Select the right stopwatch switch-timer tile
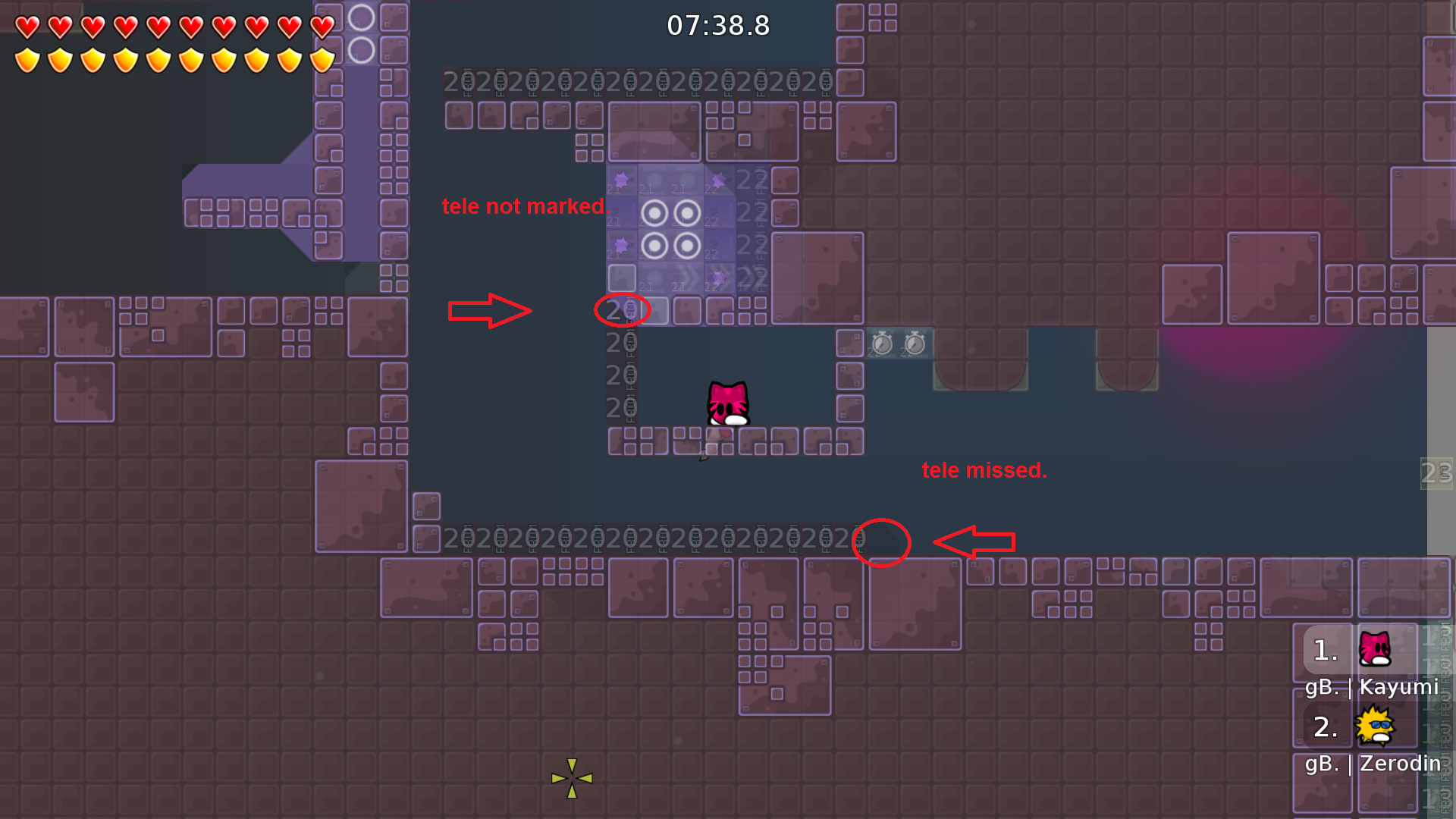 pyautogui.click(x=914, y=345)
